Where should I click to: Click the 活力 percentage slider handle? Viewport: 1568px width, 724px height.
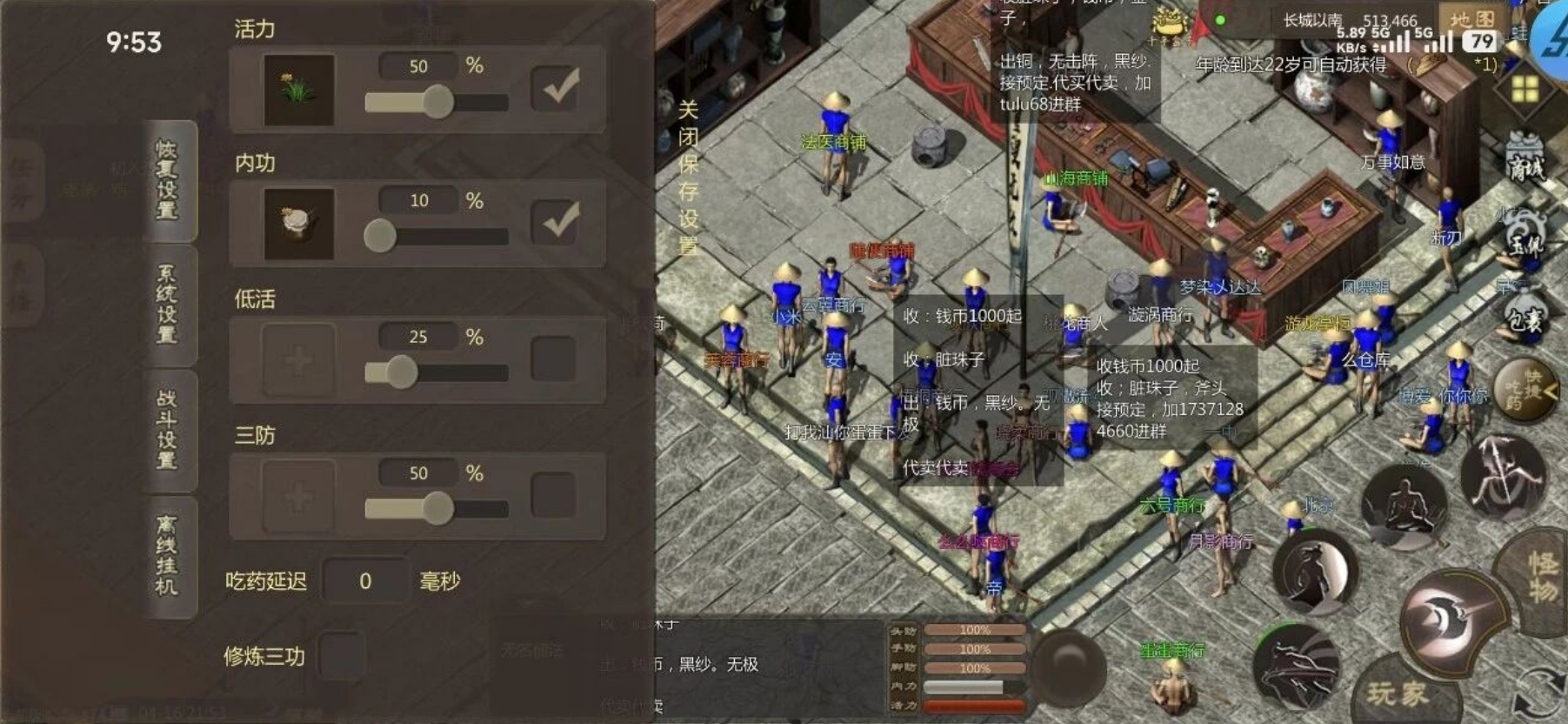point(437,102)
